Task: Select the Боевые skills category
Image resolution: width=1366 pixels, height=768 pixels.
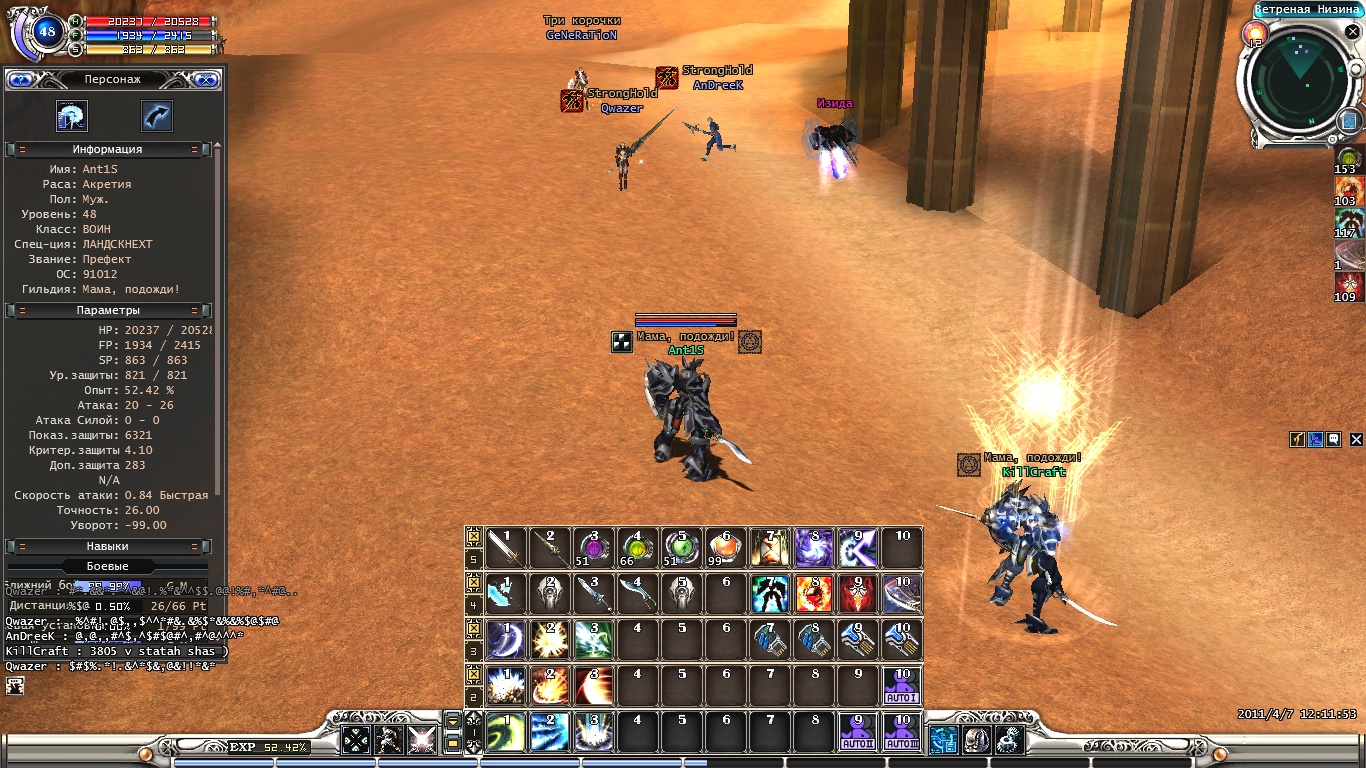Action: pyautogui.click(x=108, y=567)
